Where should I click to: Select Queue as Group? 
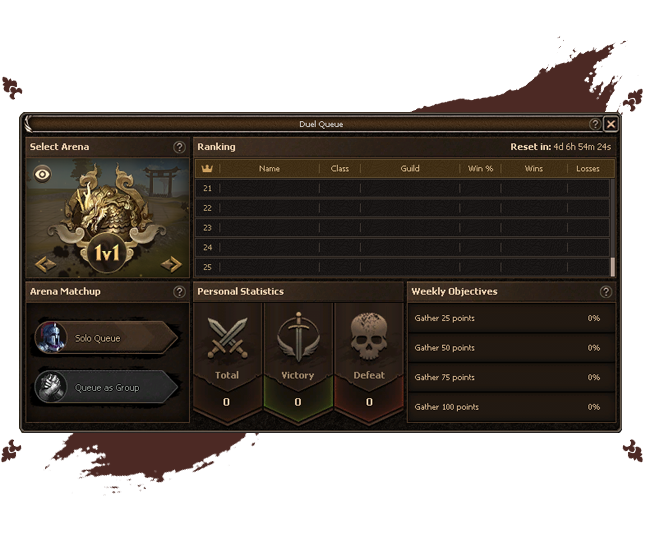pyautogui.click(x=106, y=387)
